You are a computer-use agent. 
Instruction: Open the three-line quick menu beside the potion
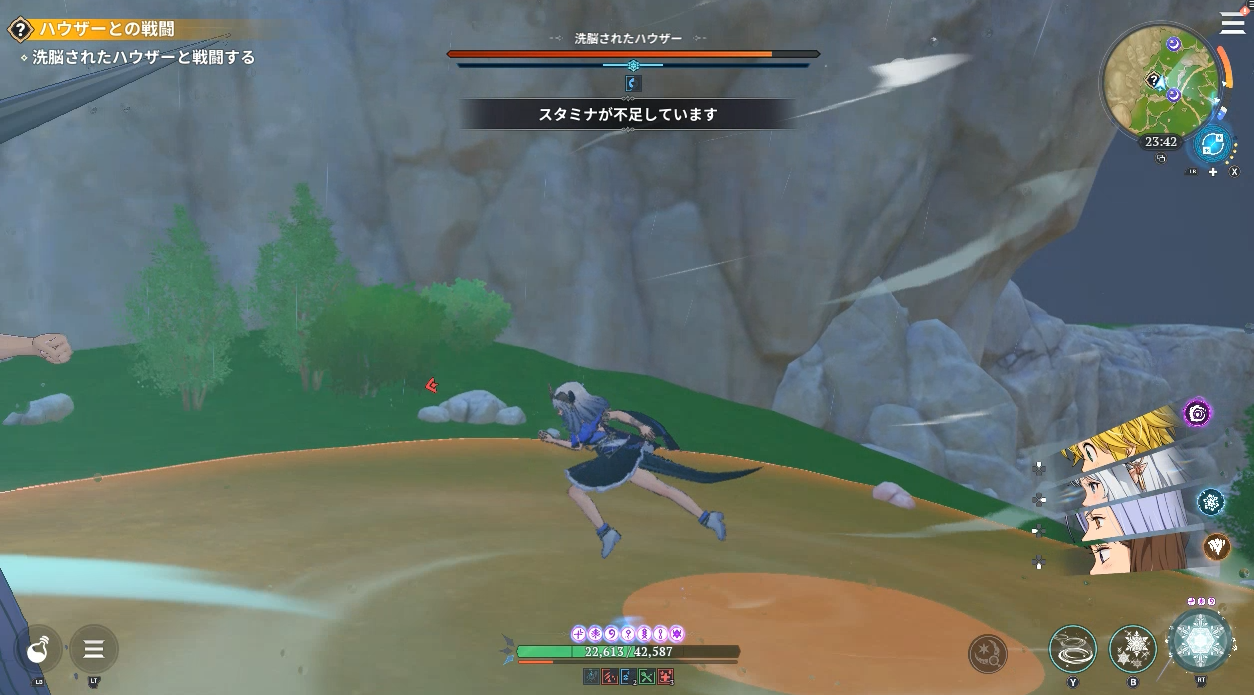(94, 650)
